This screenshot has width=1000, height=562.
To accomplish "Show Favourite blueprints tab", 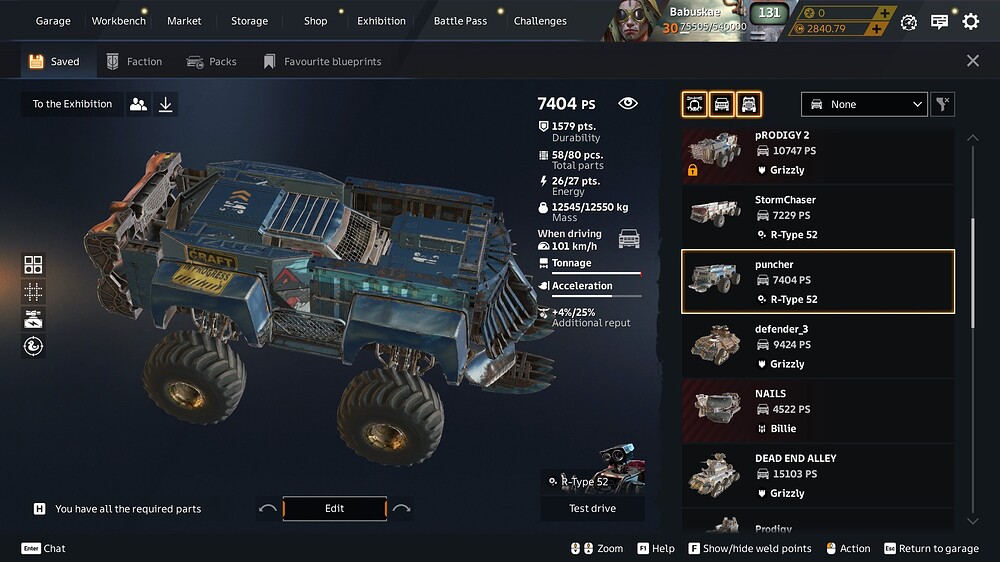I will [322, 62].
